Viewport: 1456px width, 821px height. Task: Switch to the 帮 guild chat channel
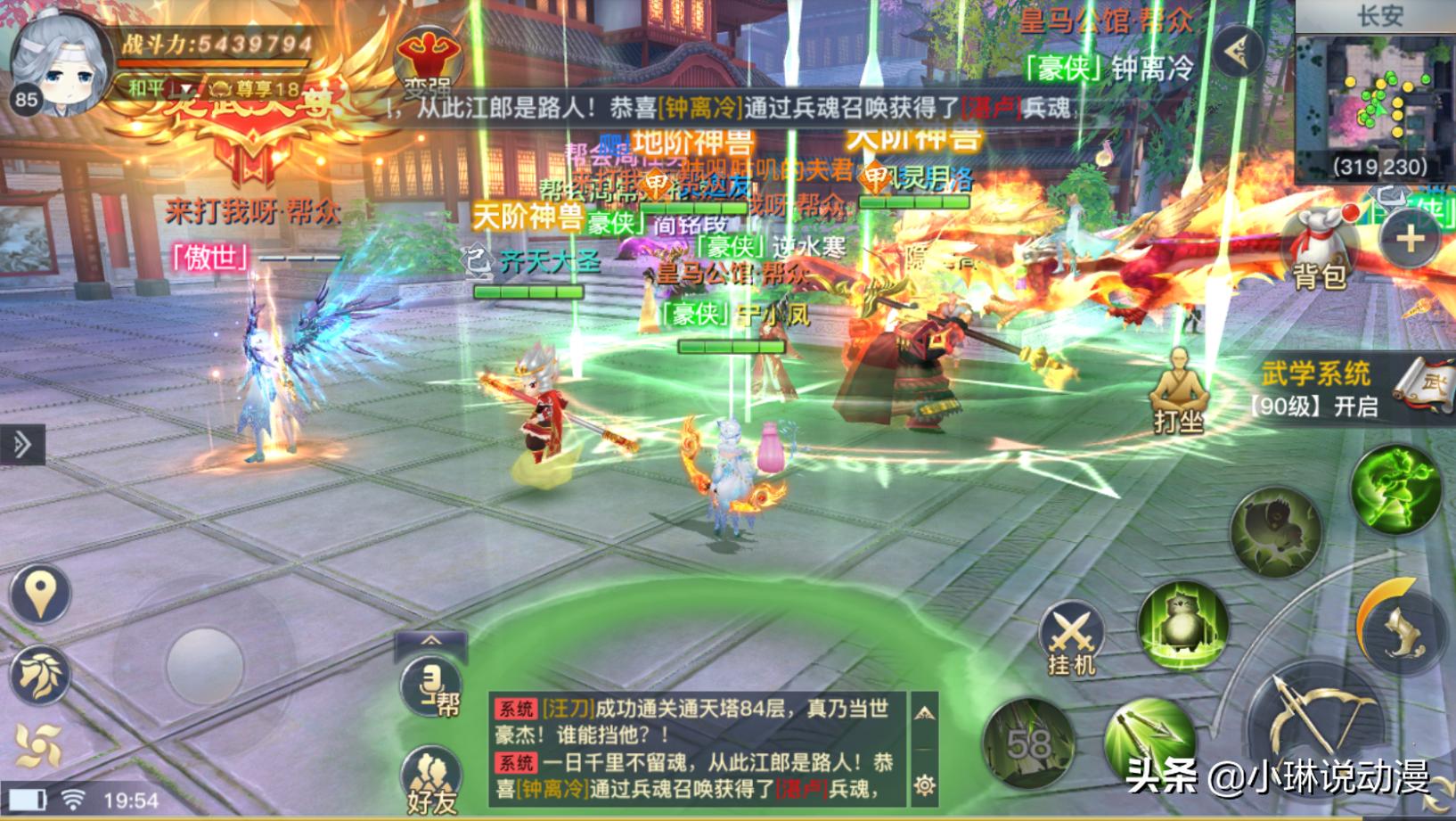[431, 688]
